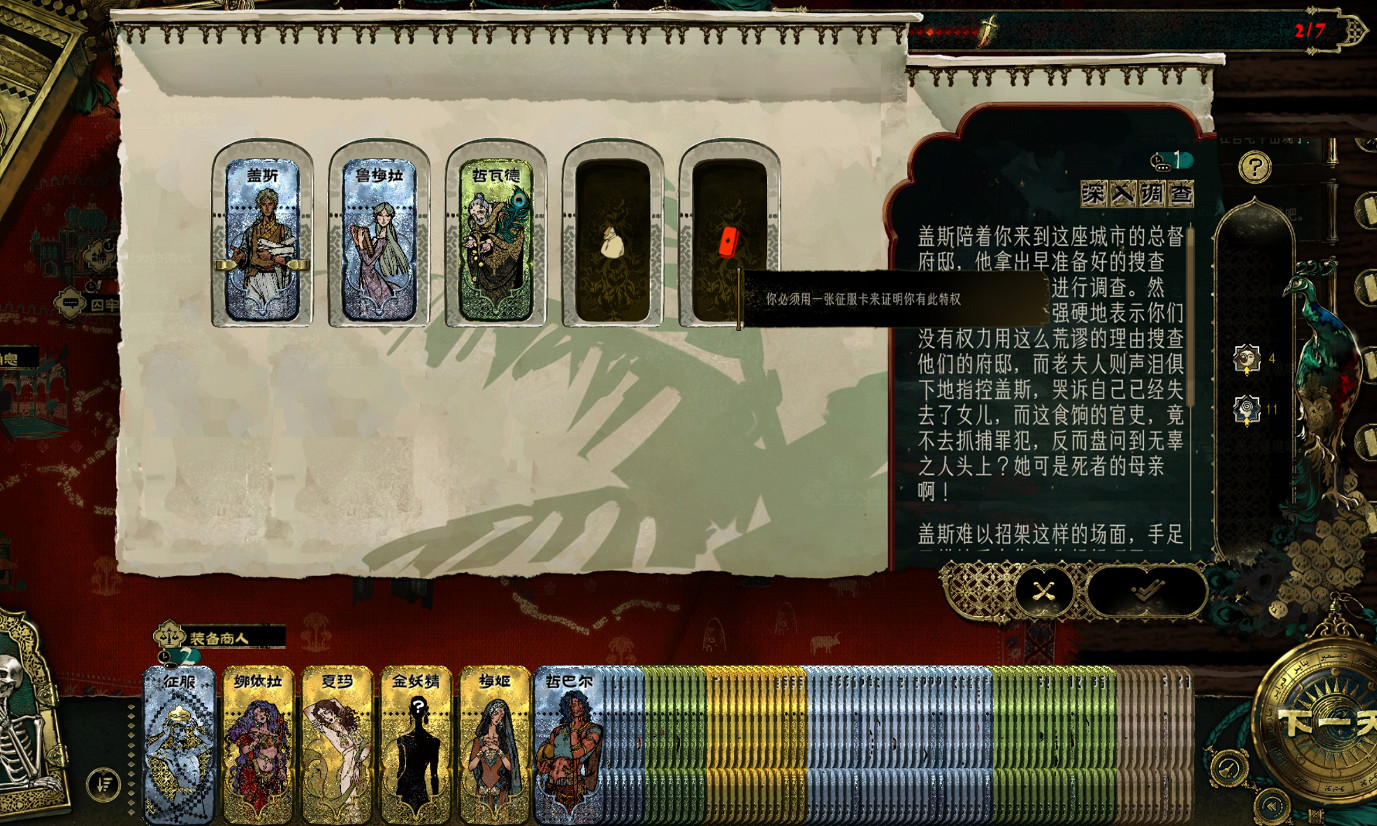This screenshot has width=1377, height=826.
Task: Click the red card in the rightmost slot
Action: click(727, 240)
